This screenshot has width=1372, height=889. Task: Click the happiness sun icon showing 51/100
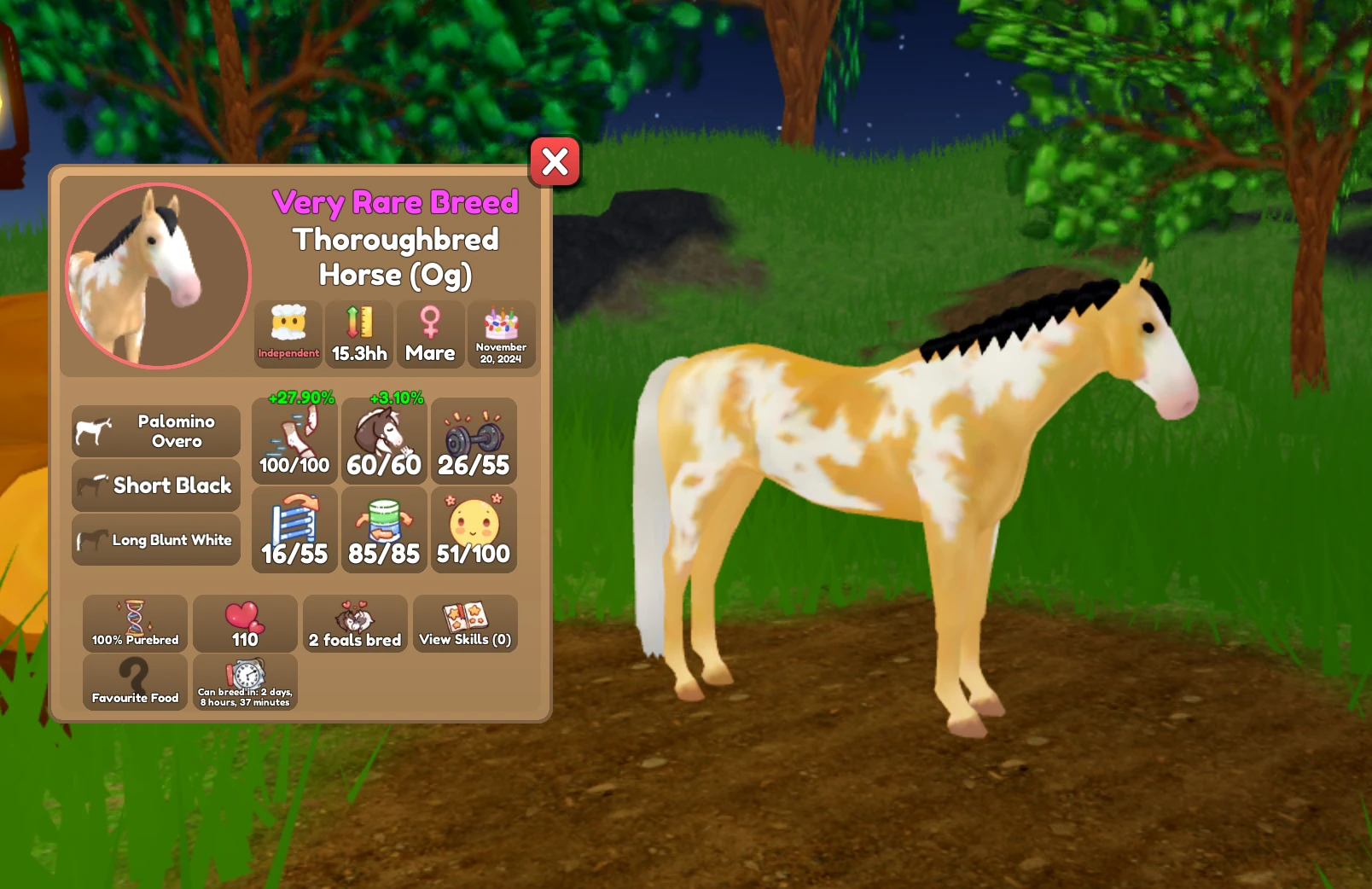(474, 529)
